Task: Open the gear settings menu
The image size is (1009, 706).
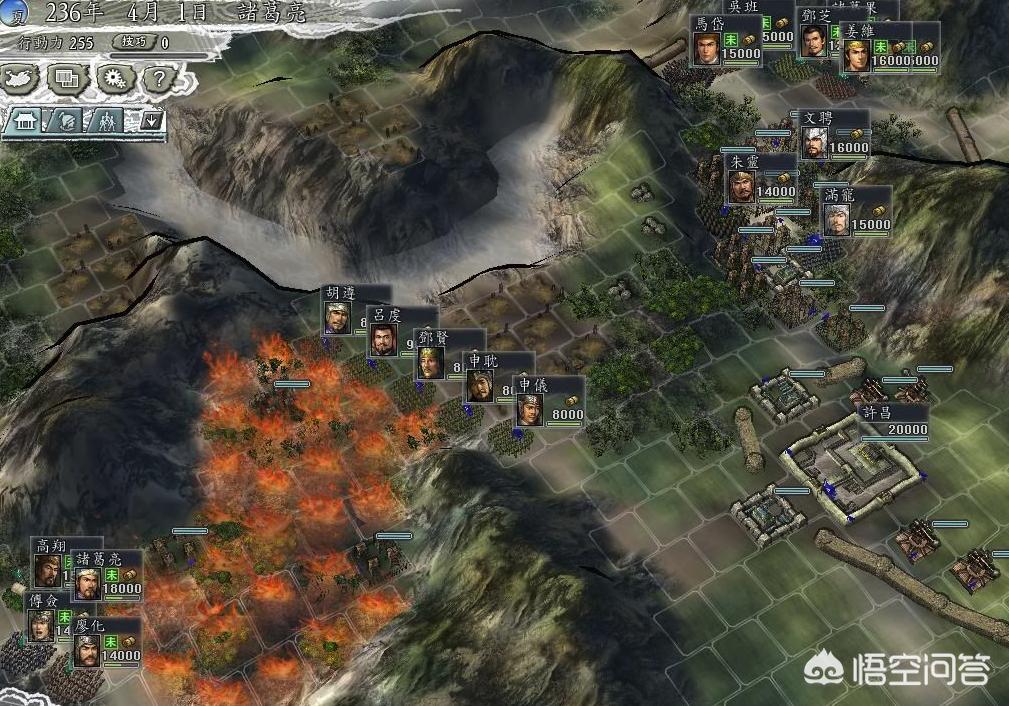Action: point(113,77)
